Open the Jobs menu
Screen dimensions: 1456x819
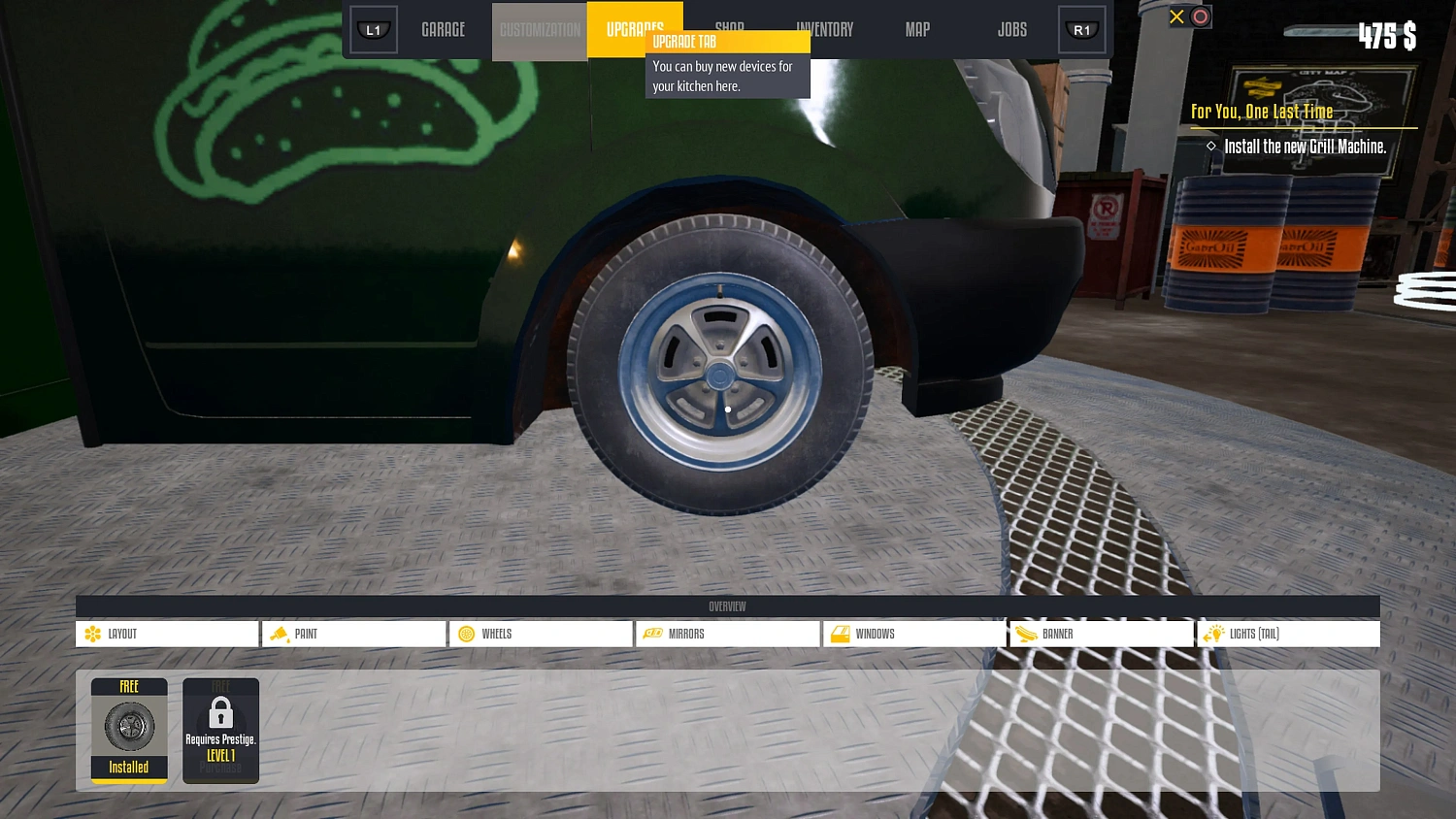coord(1011,29)
